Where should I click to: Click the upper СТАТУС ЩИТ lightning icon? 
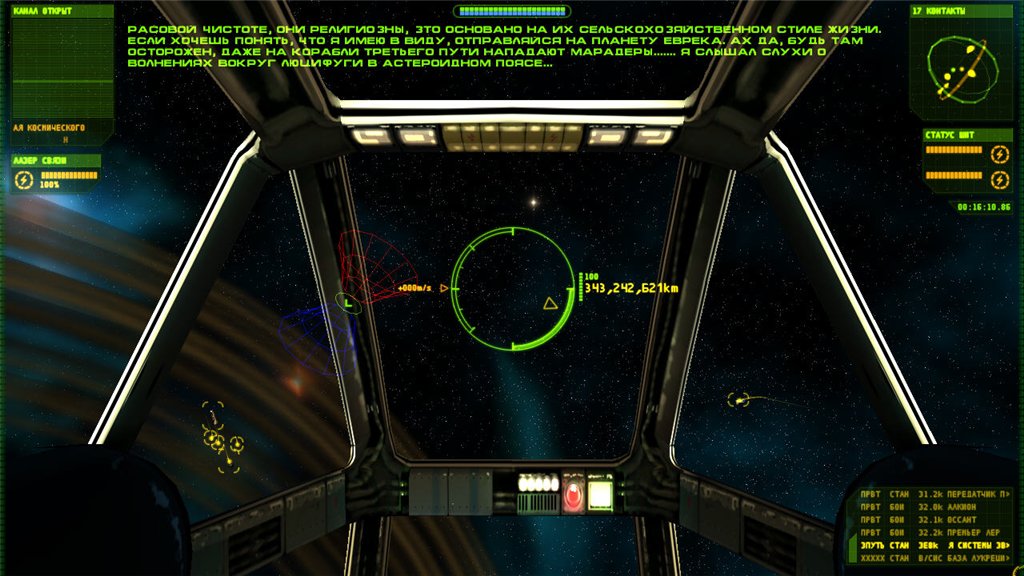pos(998,154)
